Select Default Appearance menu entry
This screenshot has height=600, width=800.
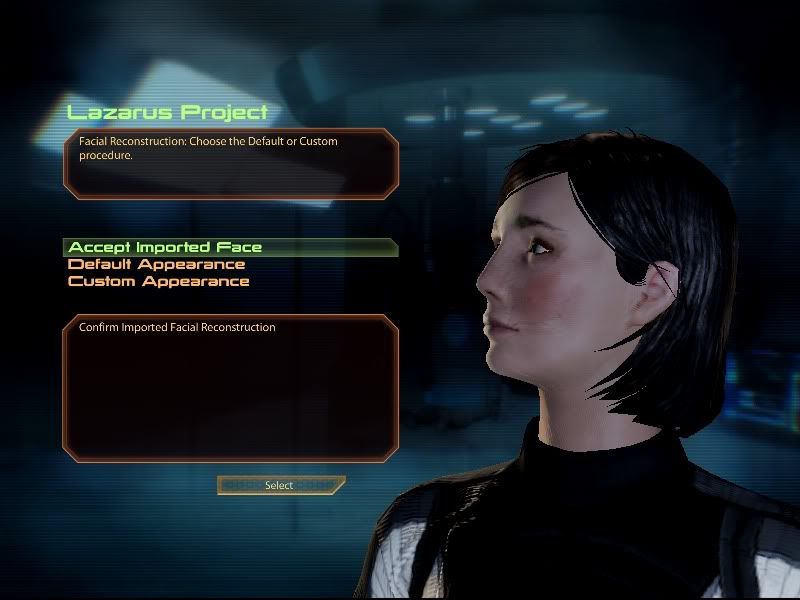click(156, 265)
